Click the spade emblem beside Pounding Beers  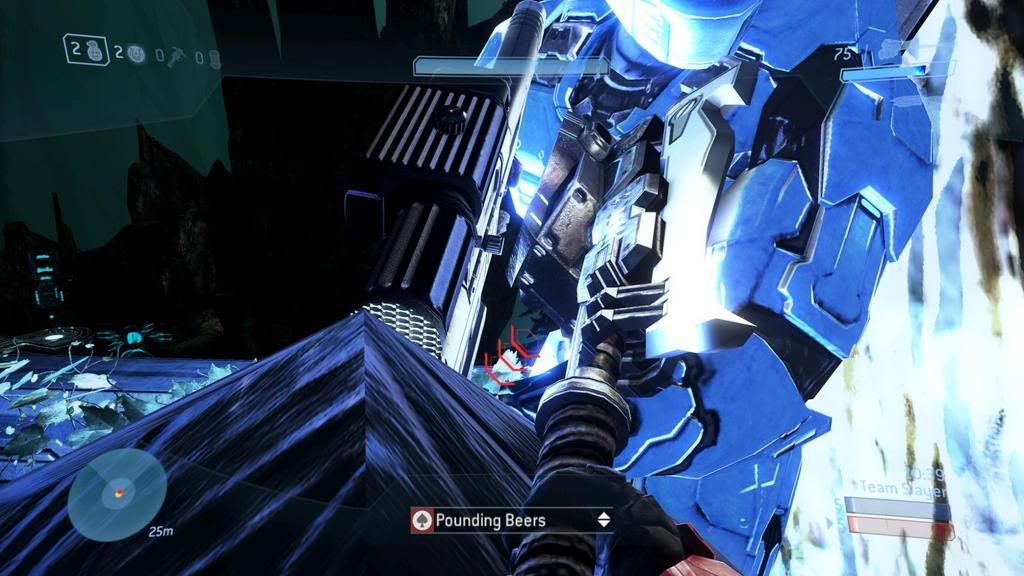(422, 520)
